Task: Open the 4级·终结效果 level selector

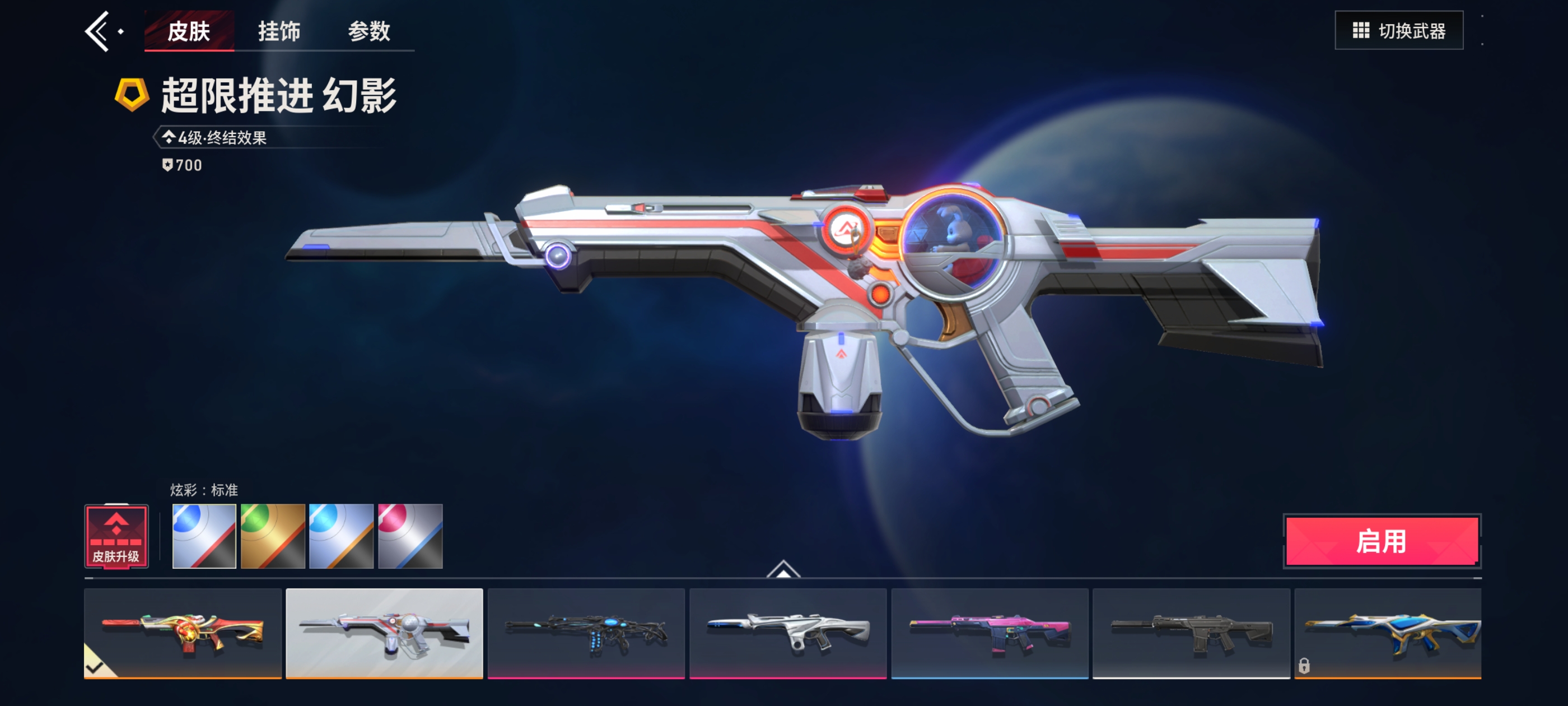Action: pos(215,138)
